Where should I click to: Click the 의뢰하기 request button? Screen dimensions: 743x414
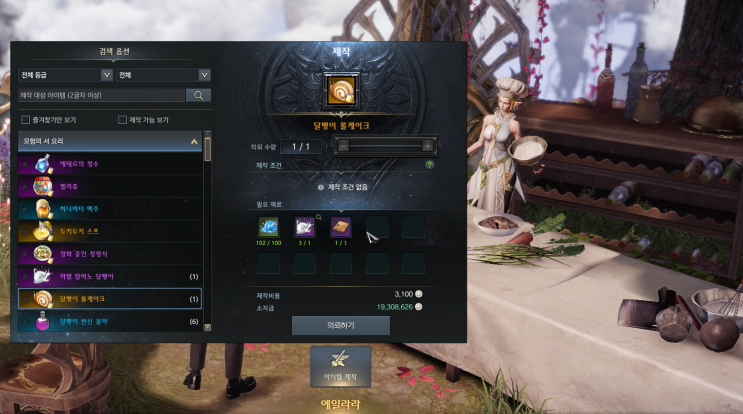[x=340, y=325]
